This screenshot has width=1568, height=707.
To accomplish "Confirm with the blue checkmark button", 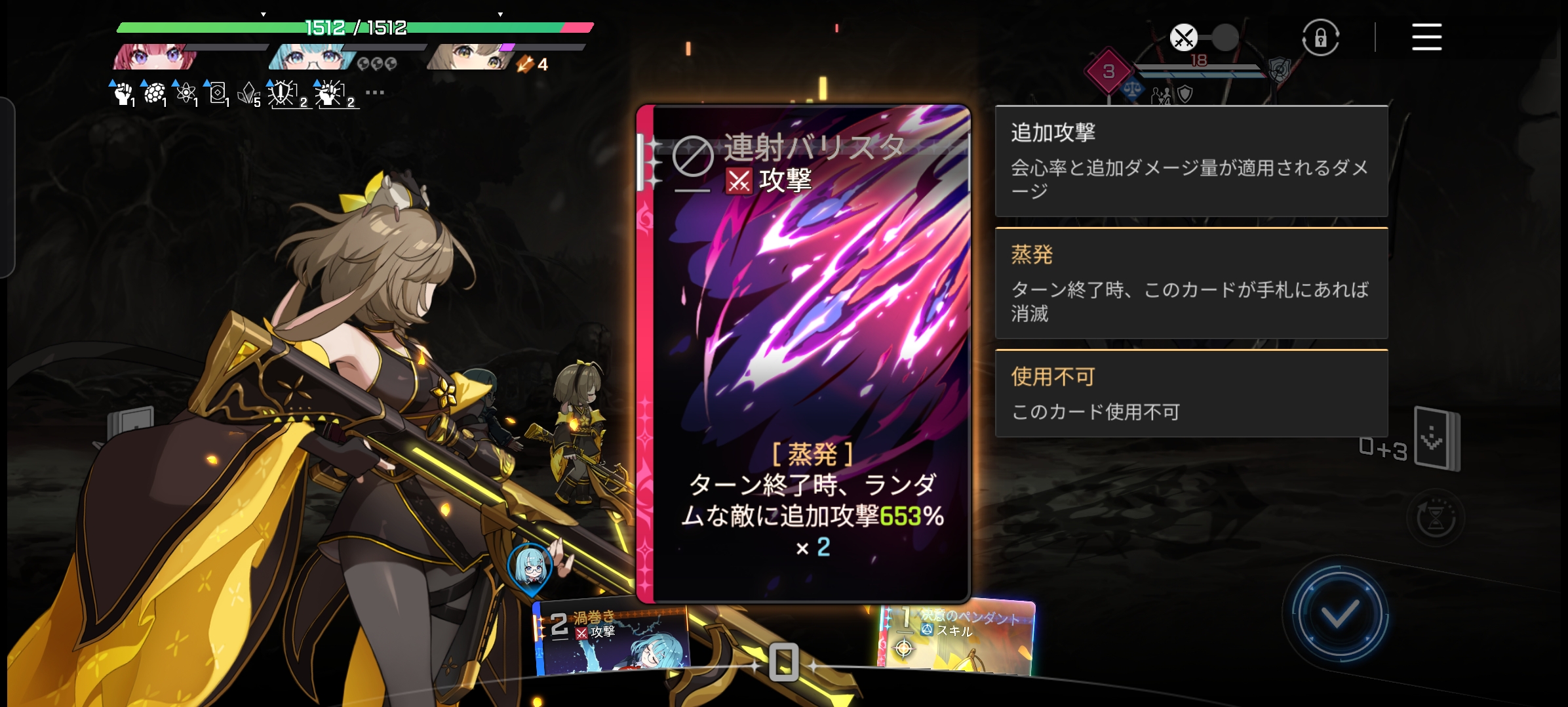I will point(1340,614).
